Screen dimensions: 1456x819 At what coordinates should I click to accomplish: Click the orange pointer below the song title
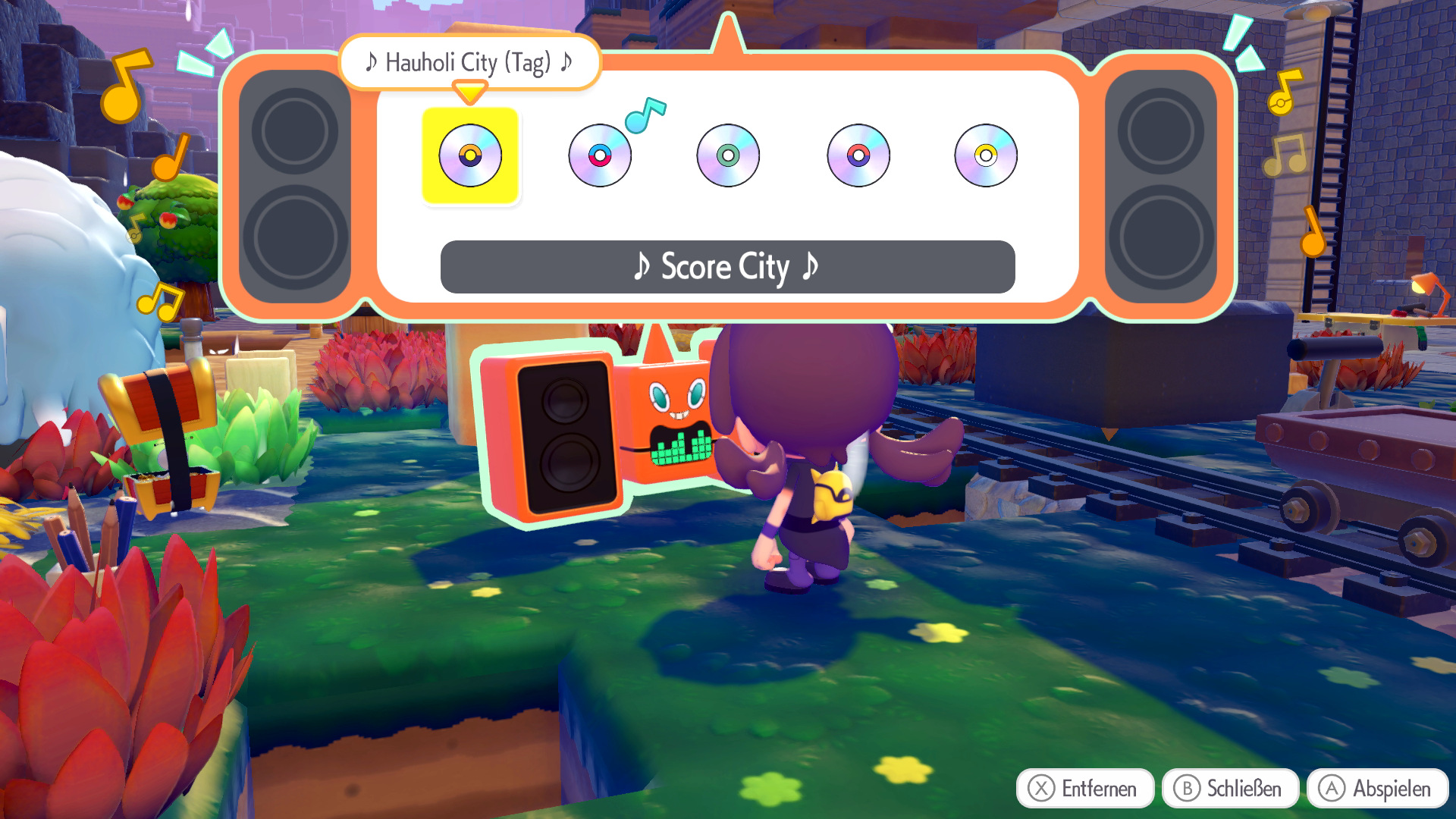[x=470, y=93]
